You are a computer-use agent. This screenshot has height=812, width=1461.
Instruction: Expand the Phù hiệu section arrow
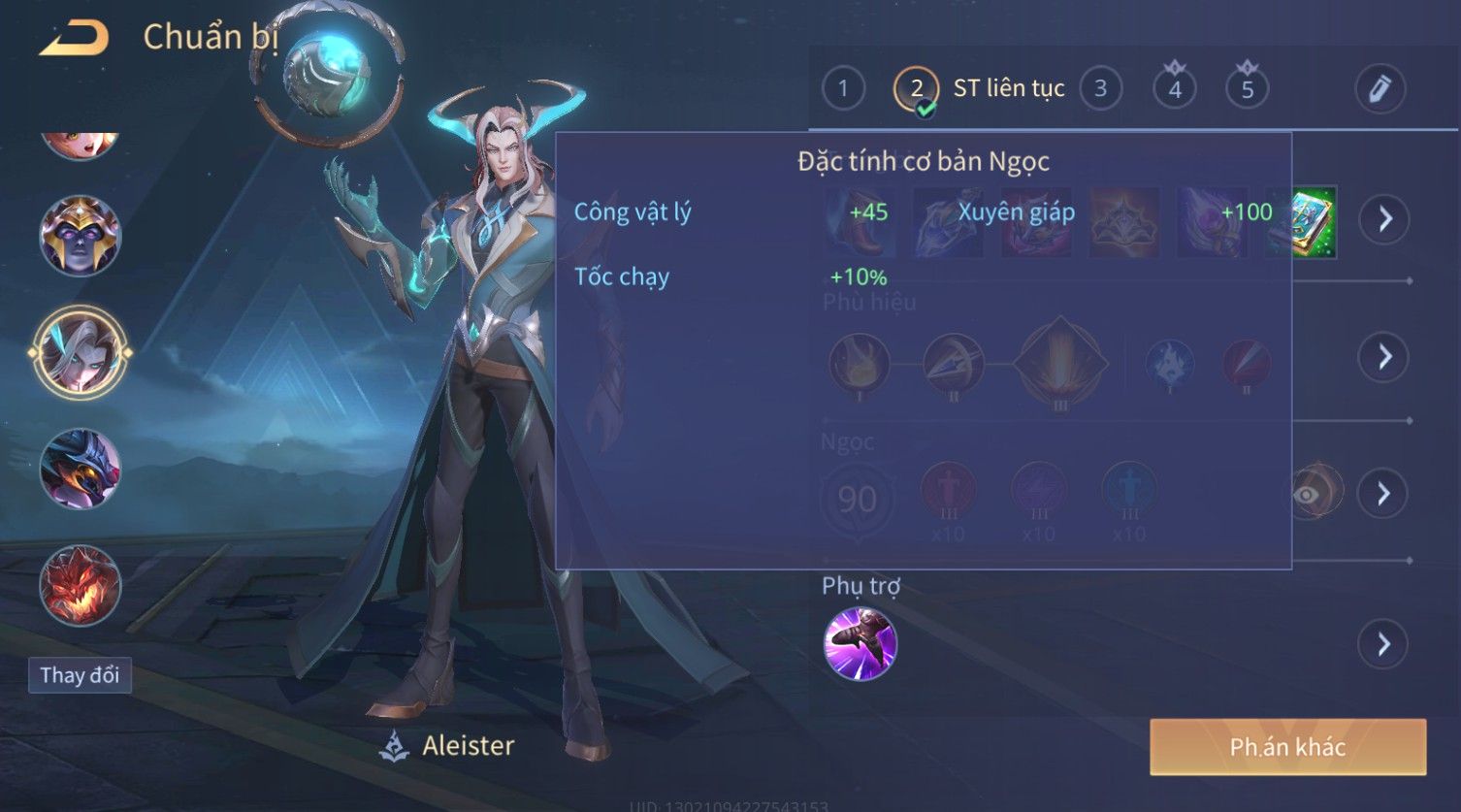pyautogui.click(x=1382, y=357)
